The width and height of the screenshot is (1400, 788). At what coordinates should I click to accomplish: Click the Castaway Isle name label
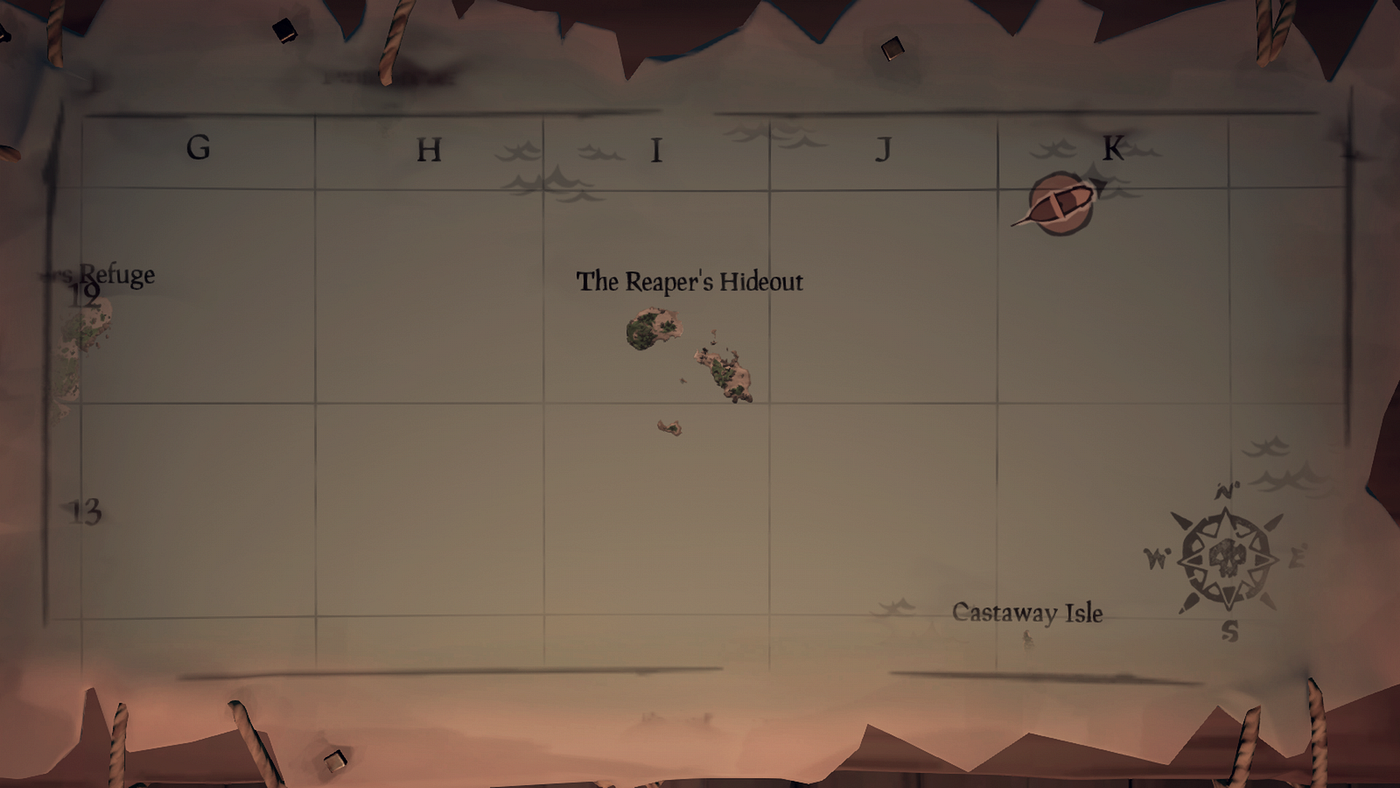(1029, 614)
